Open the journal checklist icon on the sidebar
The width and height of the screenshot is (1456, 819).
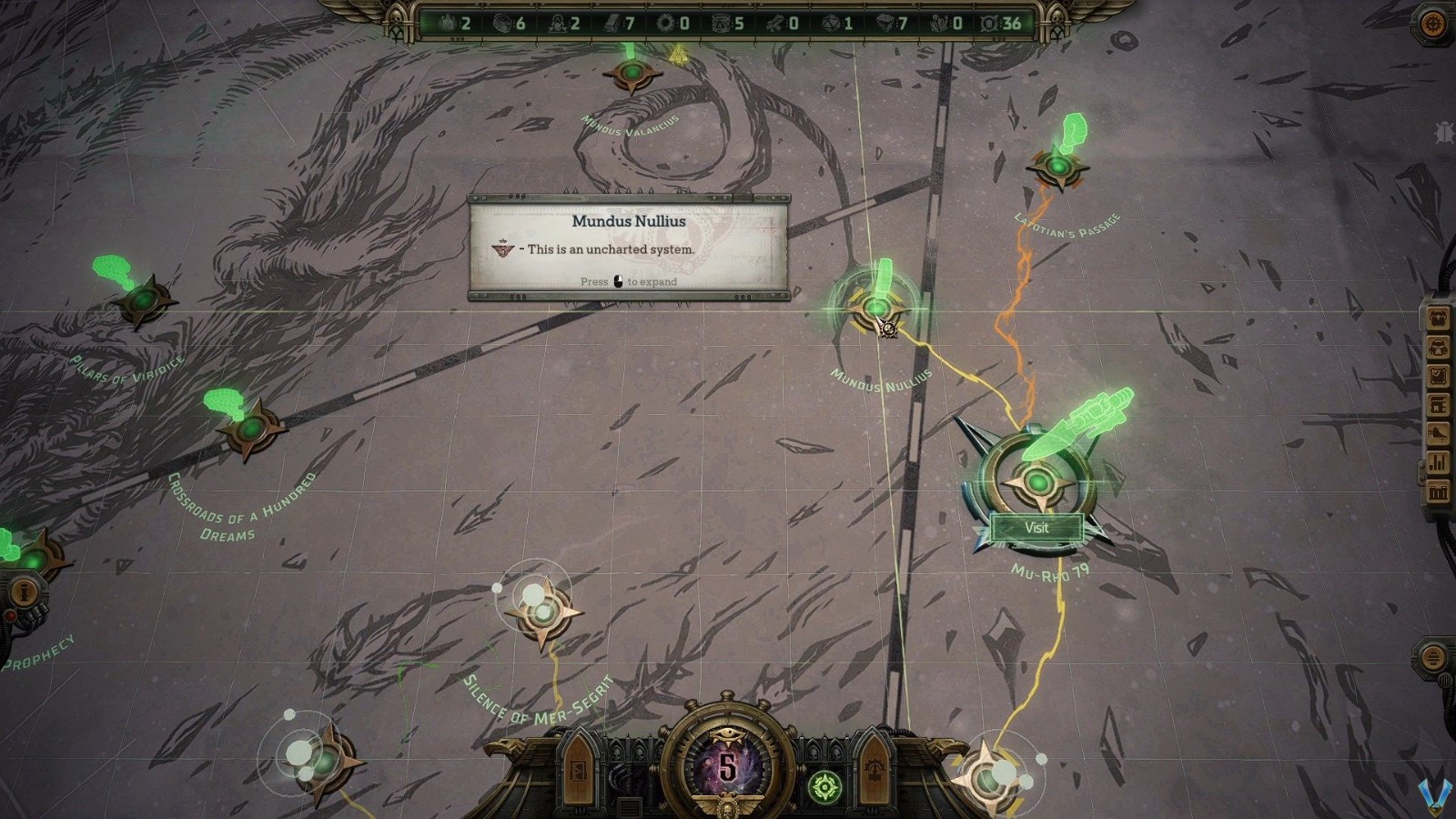(x=1438, y=377)
